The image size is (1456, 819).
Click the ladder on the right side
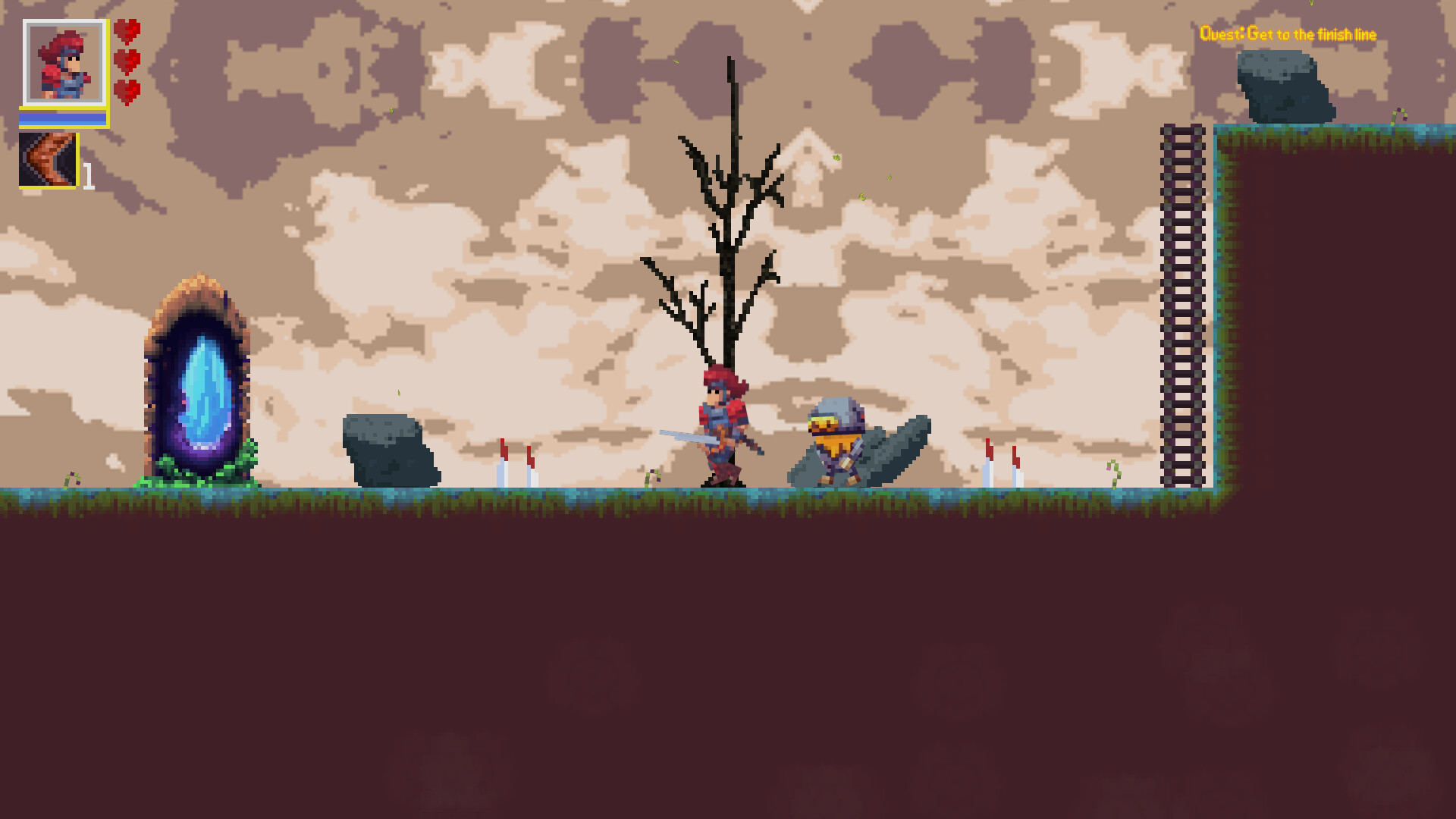coord(1181,303)
